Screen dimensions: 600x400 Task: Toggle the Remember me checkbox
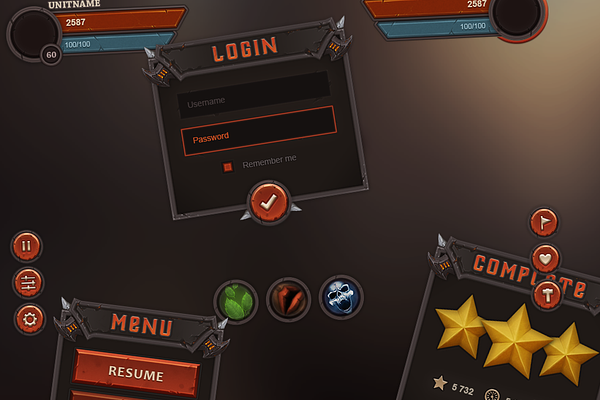tap(228, 166)
